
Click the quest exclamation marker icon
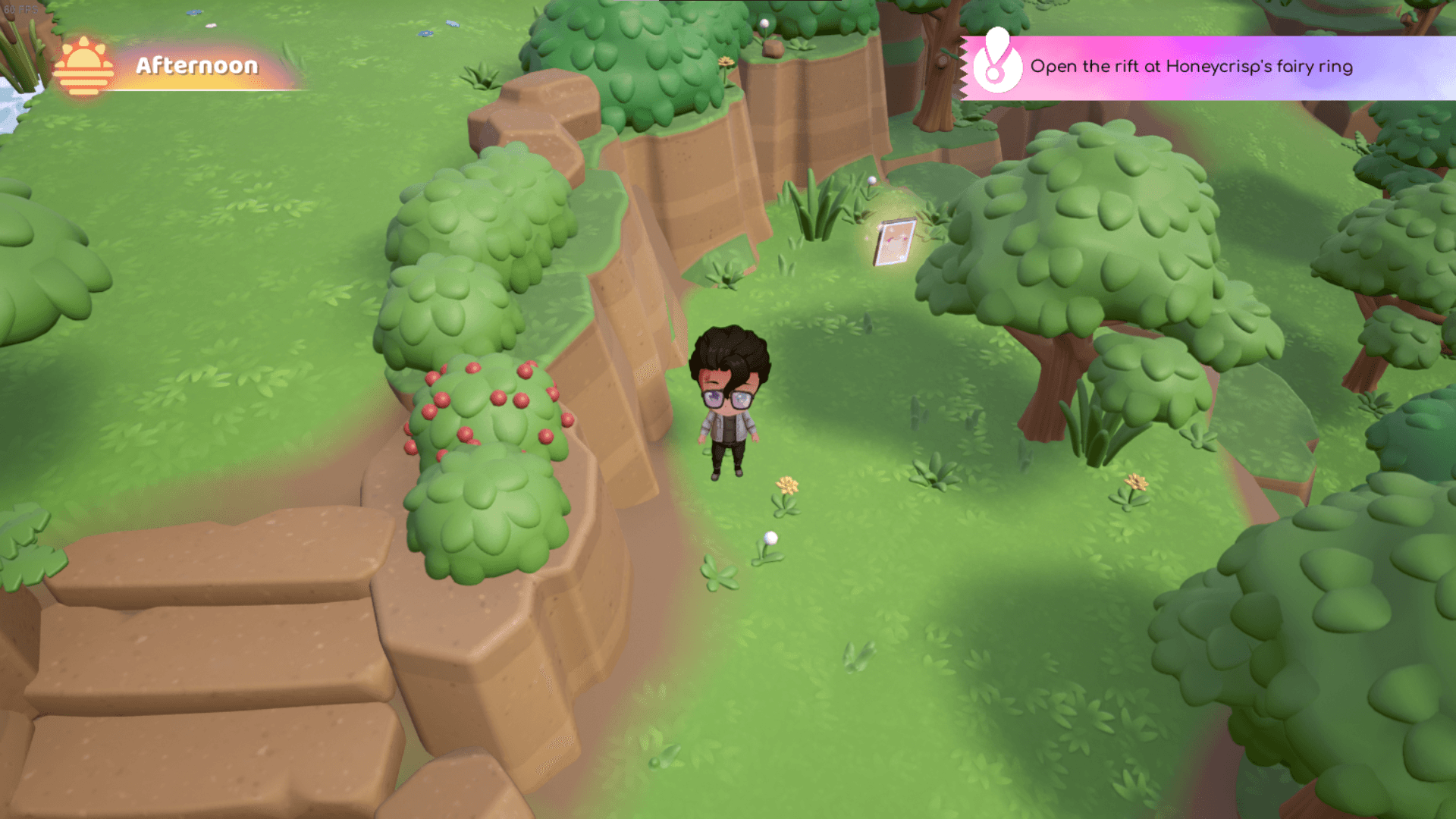[x=996, y=62]
